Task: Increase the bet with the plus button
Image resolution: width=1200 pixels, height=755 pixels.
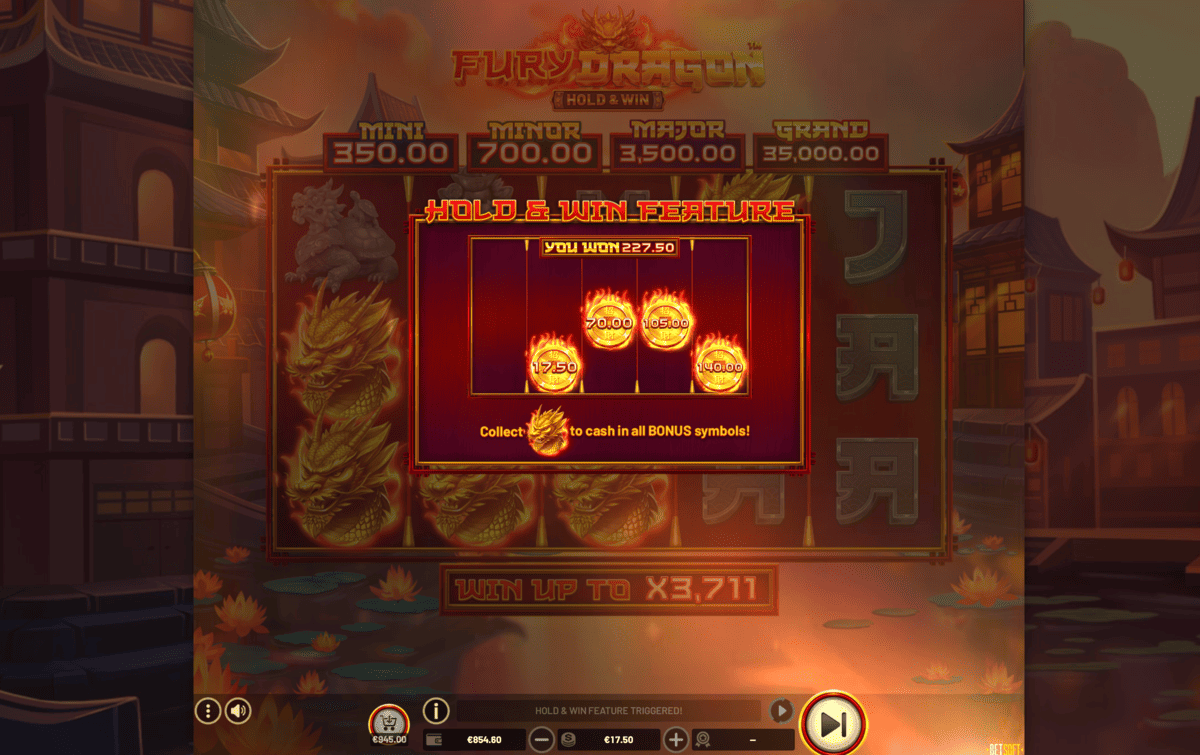Action: 676,740
